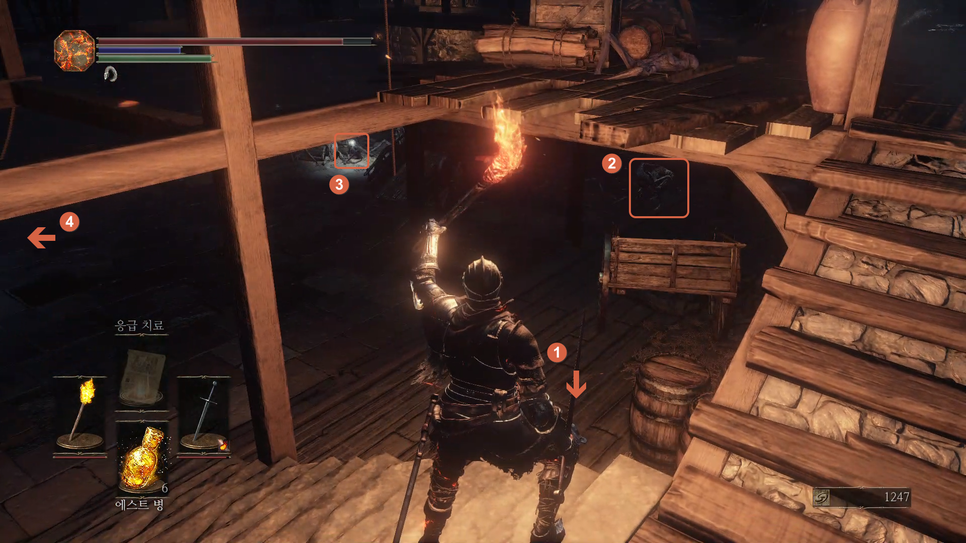Select the sword in the right-hand slot
966x543 pixels.
205,415
